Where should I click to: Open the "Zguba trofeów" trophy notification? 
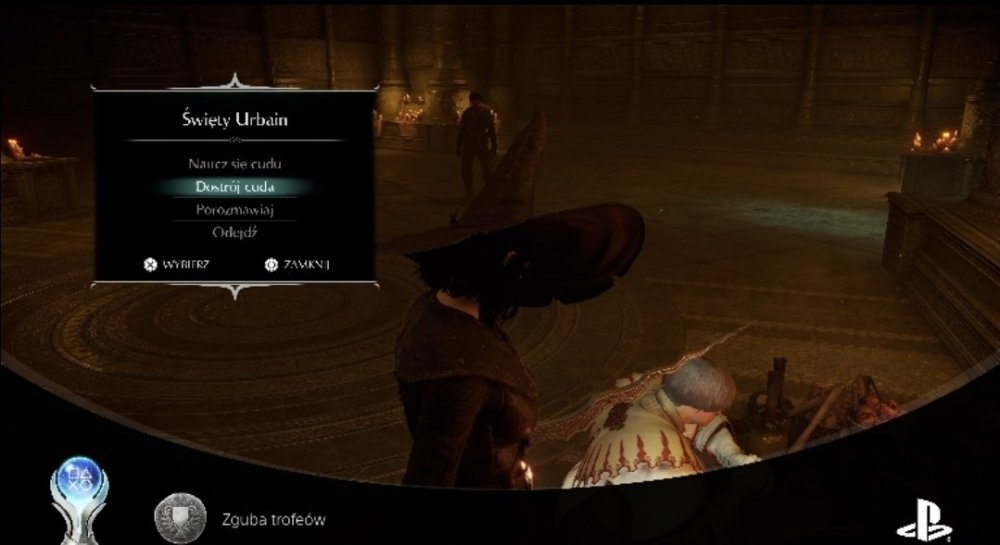pyautogui.click(x=273, y=520)
